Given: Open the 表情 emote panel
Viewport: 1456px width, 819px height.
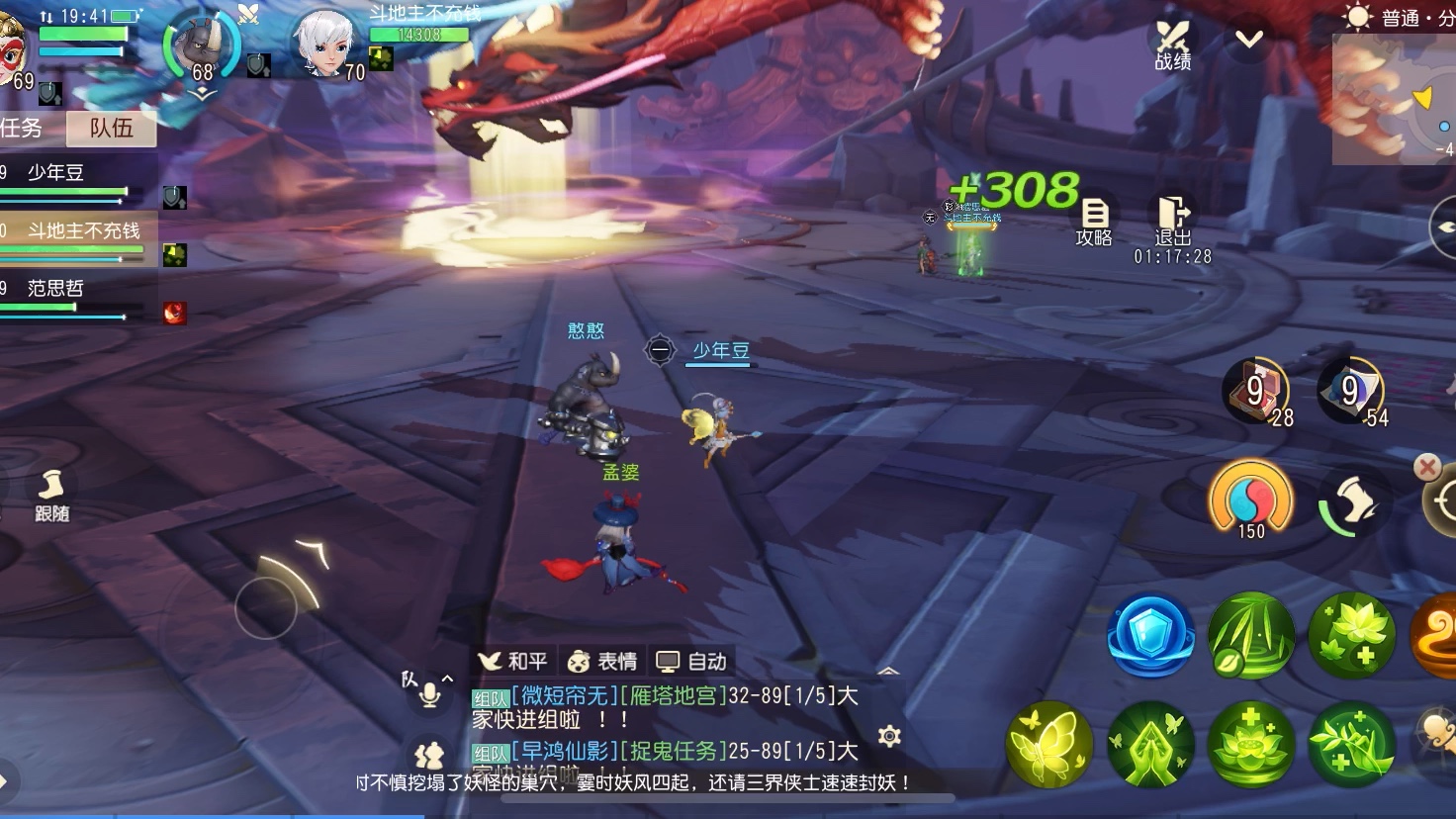Looking at the screenshot, I should (602, 661).
